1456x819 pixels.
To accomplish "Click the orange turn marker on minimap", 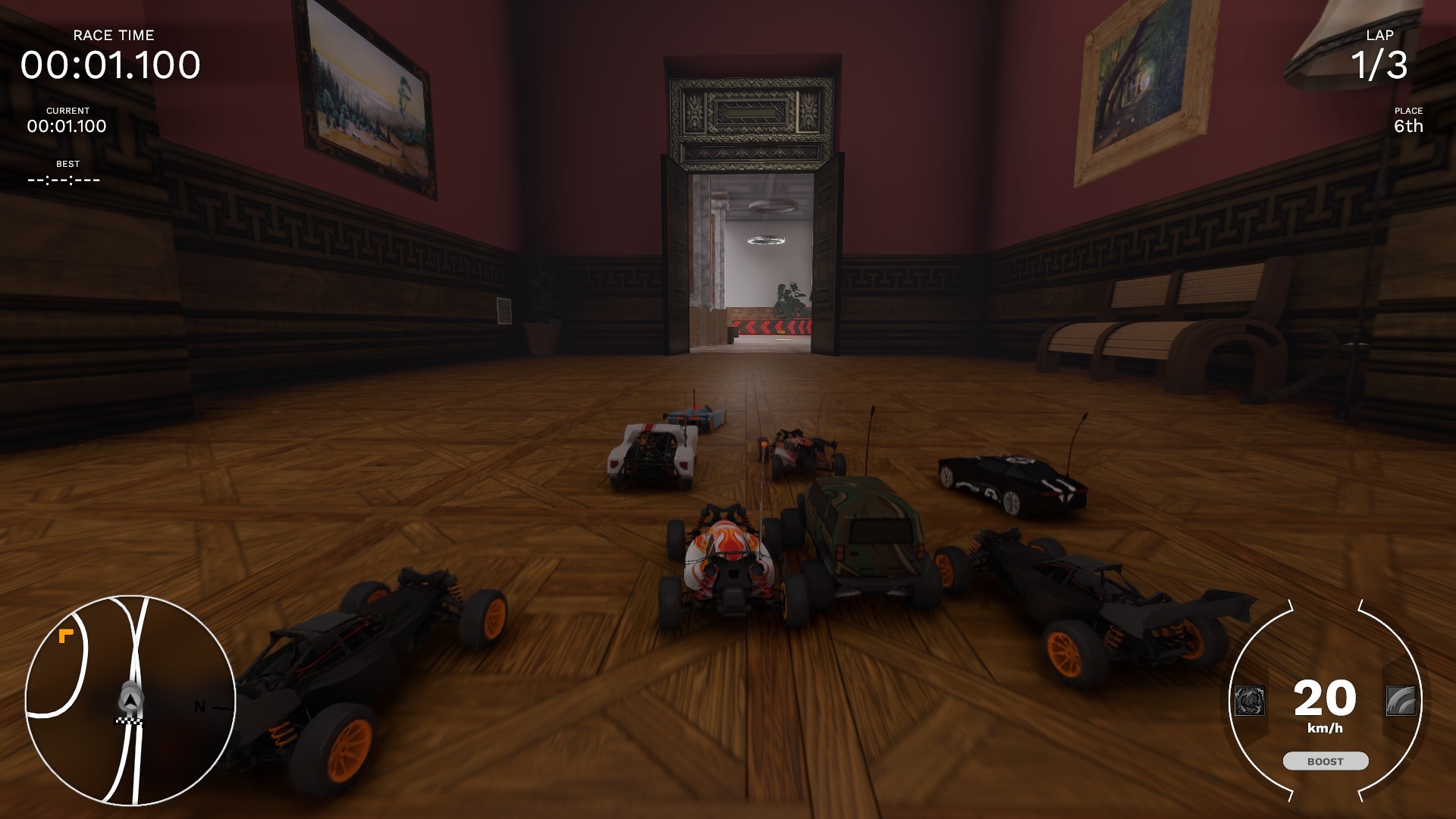I will [67, 635].
